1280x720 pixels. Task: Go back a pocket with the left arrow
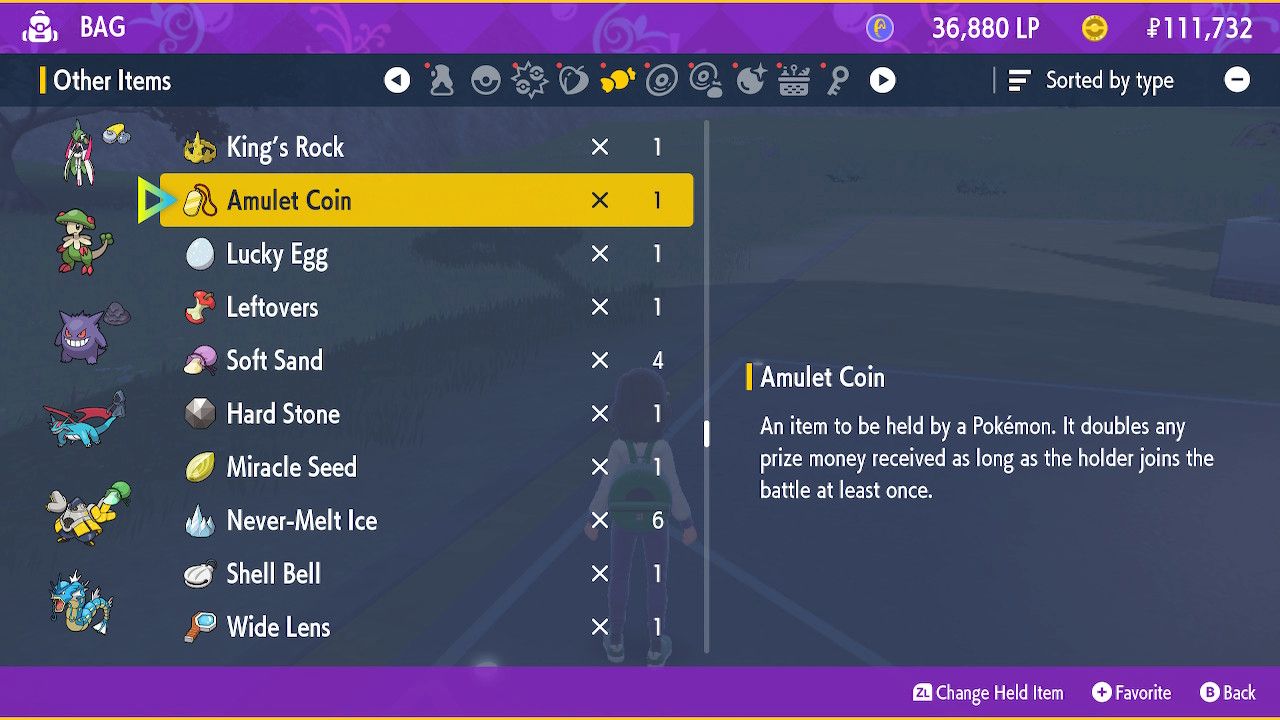[x=397, y=80]
